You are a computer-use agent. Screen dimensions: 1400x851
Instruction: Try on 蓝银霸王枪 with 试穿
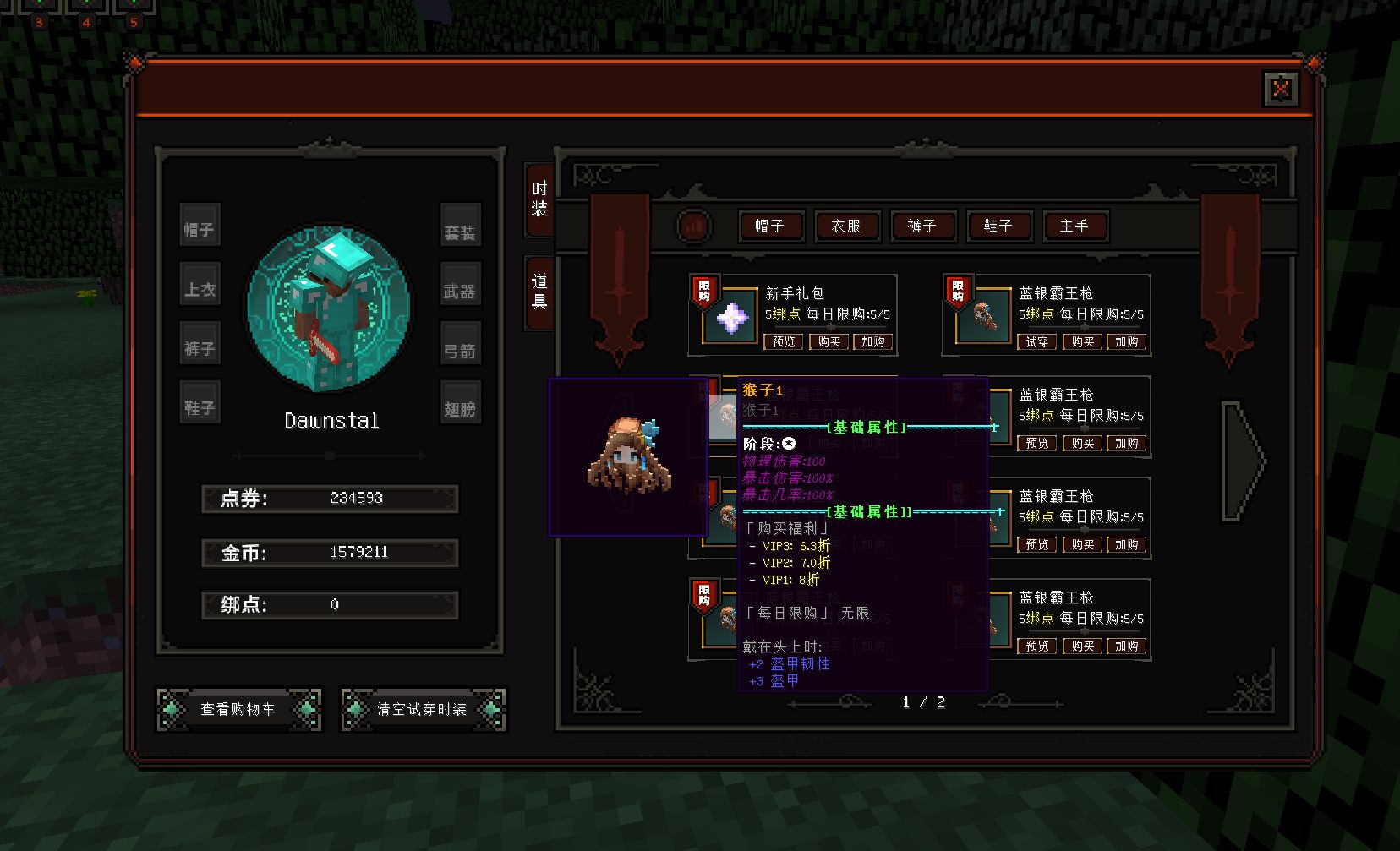click(x=1036, y=342)
